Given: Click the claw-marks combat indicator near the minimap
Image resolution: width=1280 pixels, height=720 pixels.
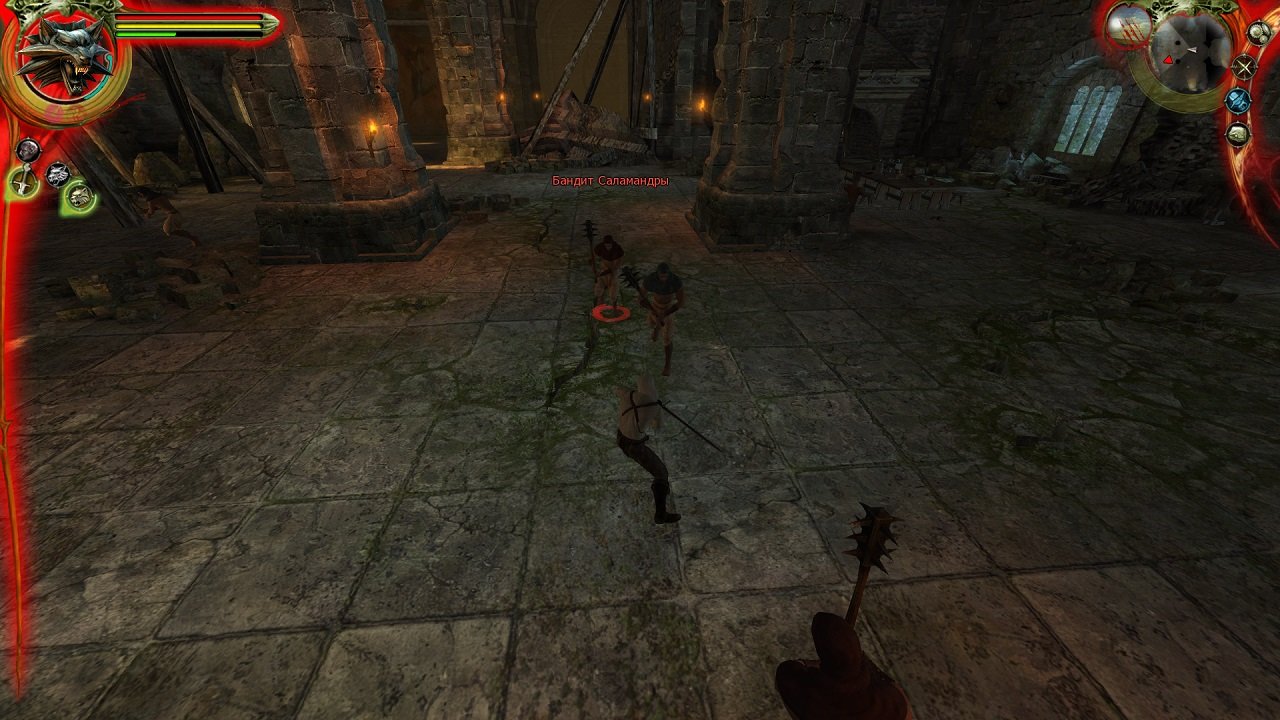Looking at the screenshot, I should [1127, 30].
